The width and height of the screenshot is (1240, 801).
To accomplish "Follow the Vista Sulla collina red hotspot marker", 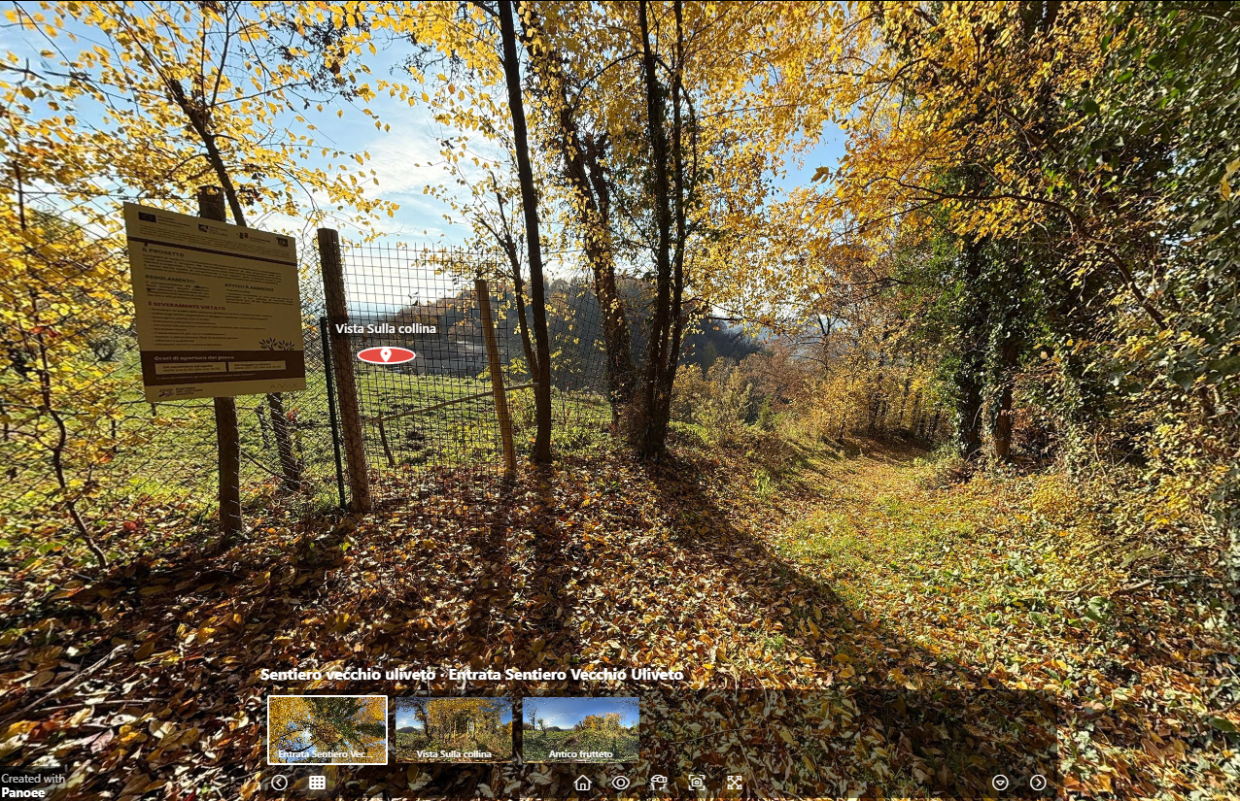I will tap(386, 355).
